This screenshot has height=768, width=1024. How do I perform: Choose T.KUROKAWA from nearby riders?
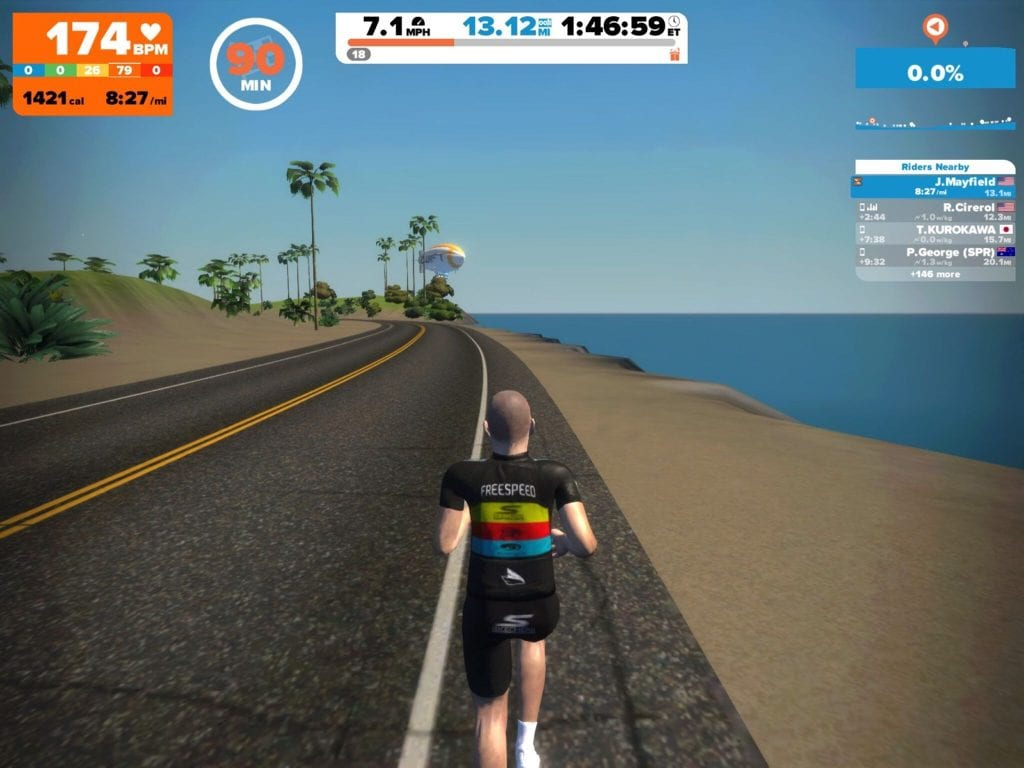pyautogui.click(x=935, y=234)
